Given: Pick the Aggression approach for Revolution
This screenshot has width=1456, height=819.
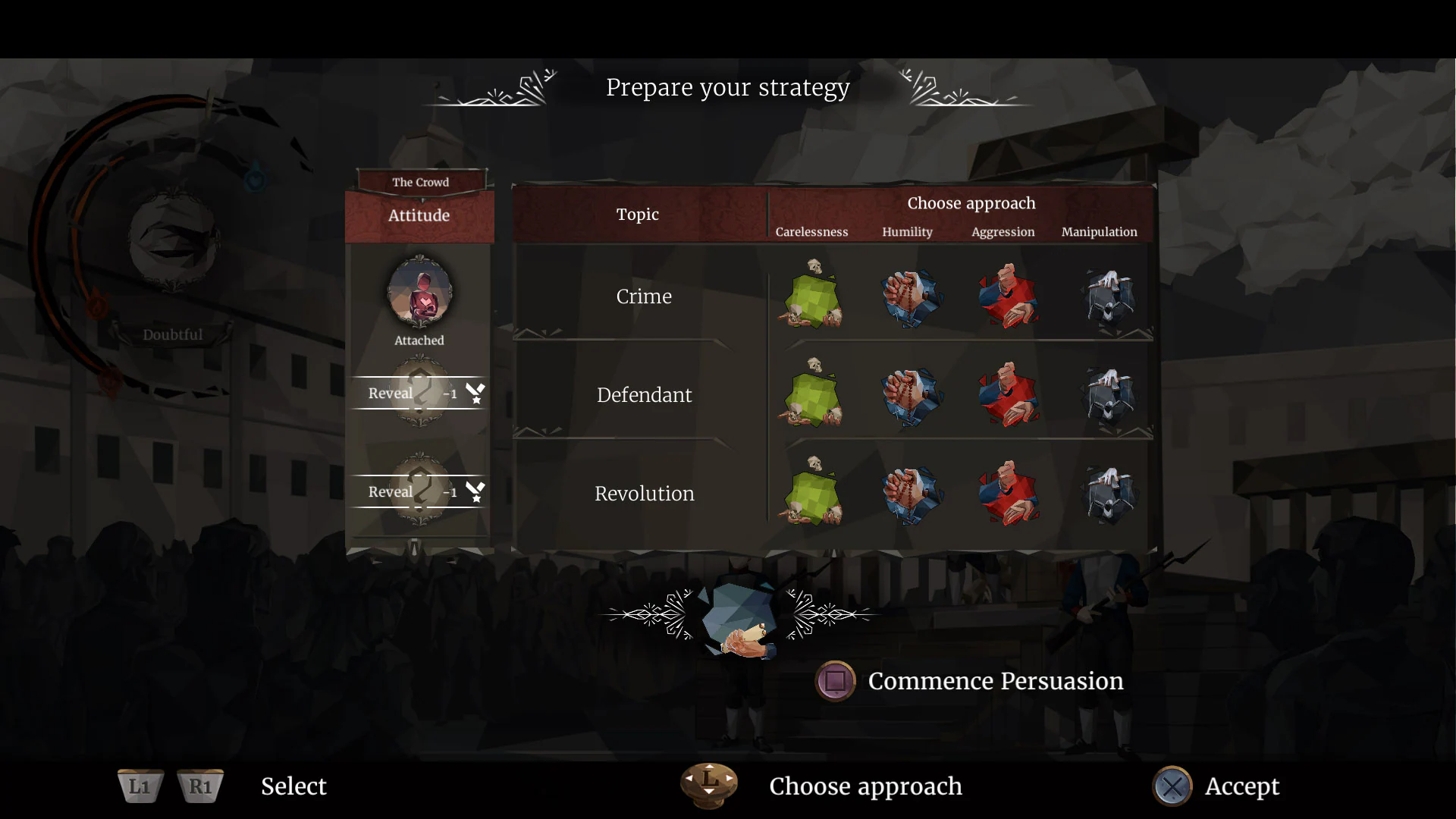Looking at the screenshot, I should coord(1009,493).
